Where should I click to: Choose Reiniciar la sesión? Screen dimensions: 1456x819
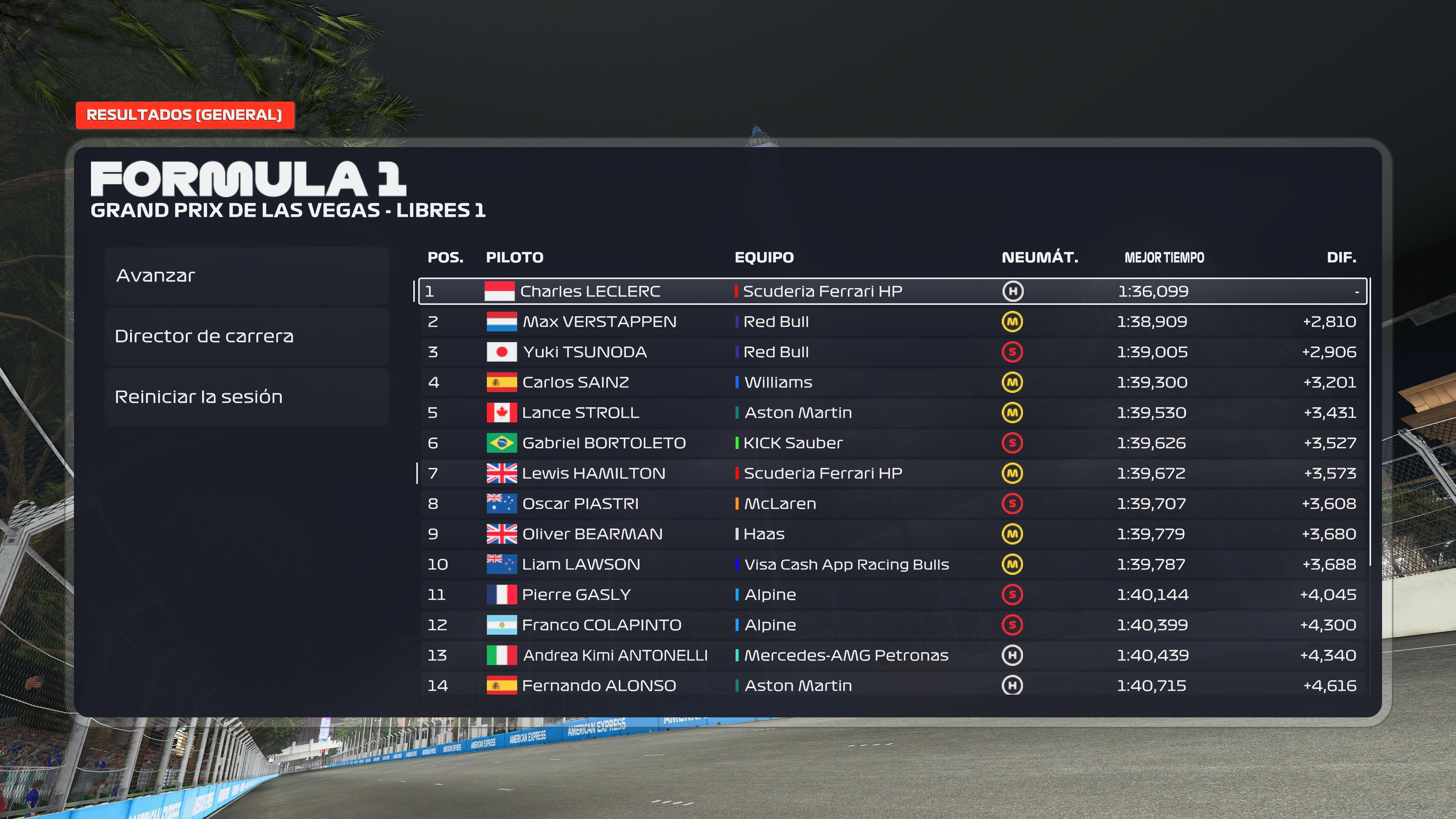pos(246,397)
